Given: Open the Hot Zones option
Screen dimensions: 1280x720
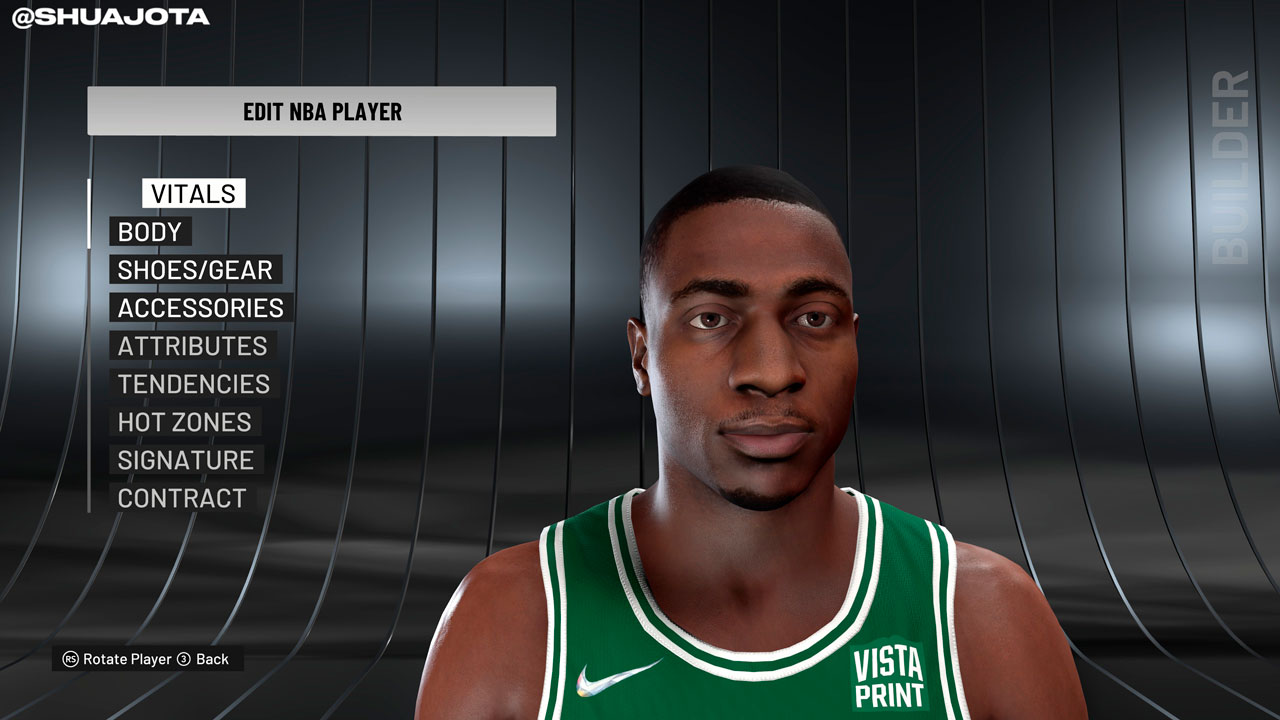Looking at the screenshot, I should (x=184, y=422).
